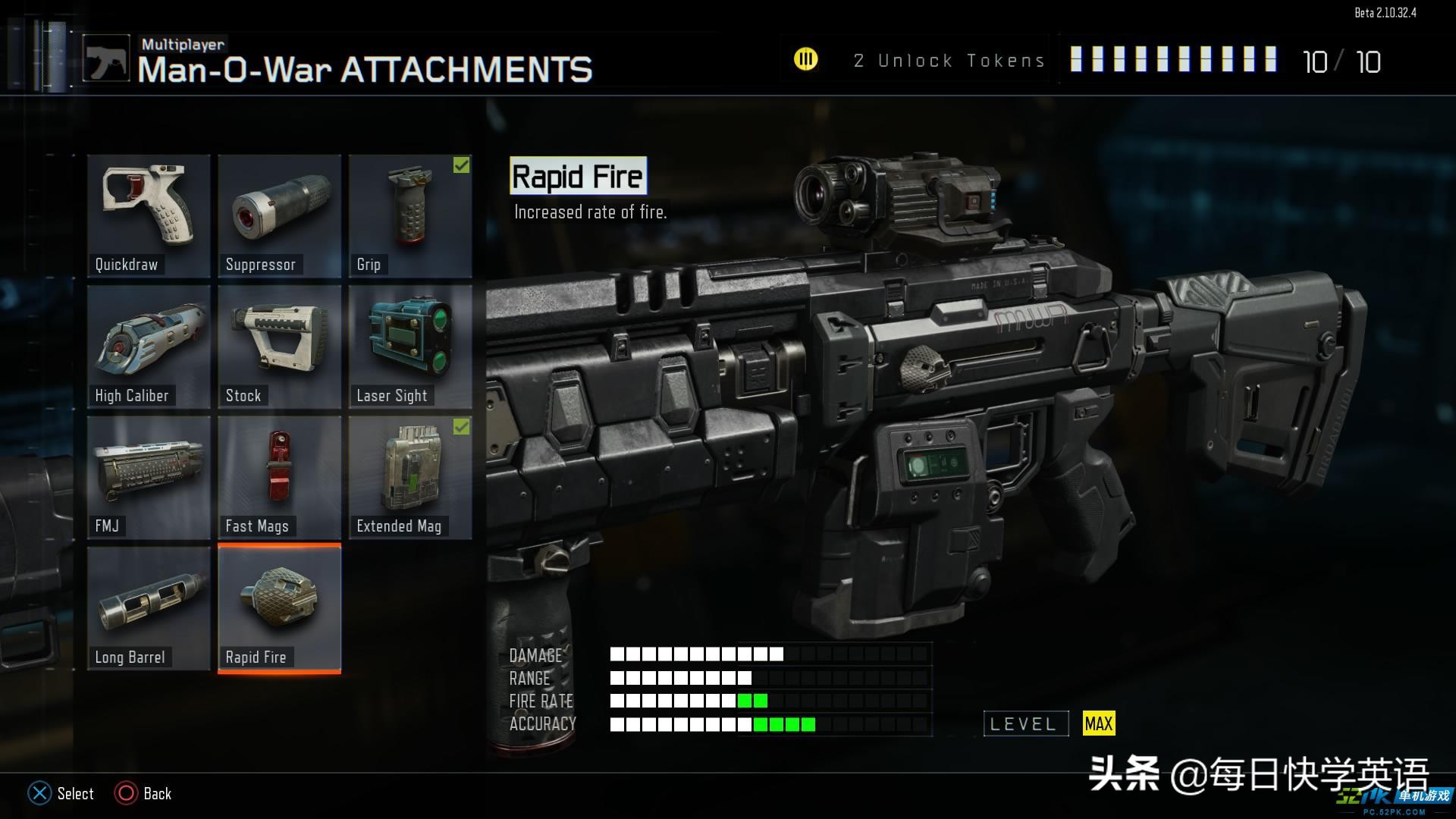Pick the Stock attachment
This screenshot has width=1456, height=819.
pyautogui.click(x=279, y=347)
